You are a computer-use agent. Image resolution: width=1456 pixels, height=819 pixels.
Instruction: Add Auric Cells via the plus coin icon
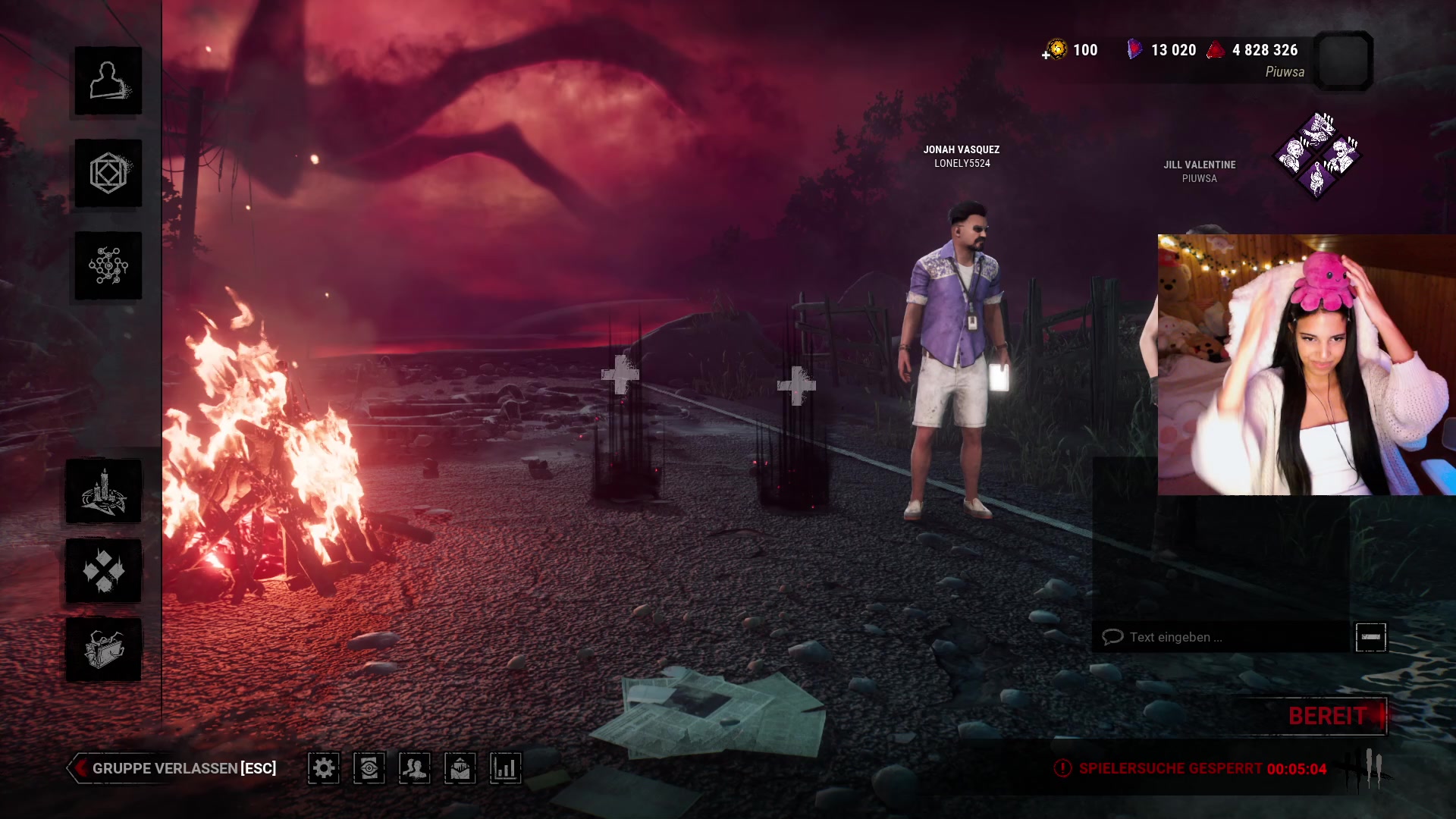1054,50
